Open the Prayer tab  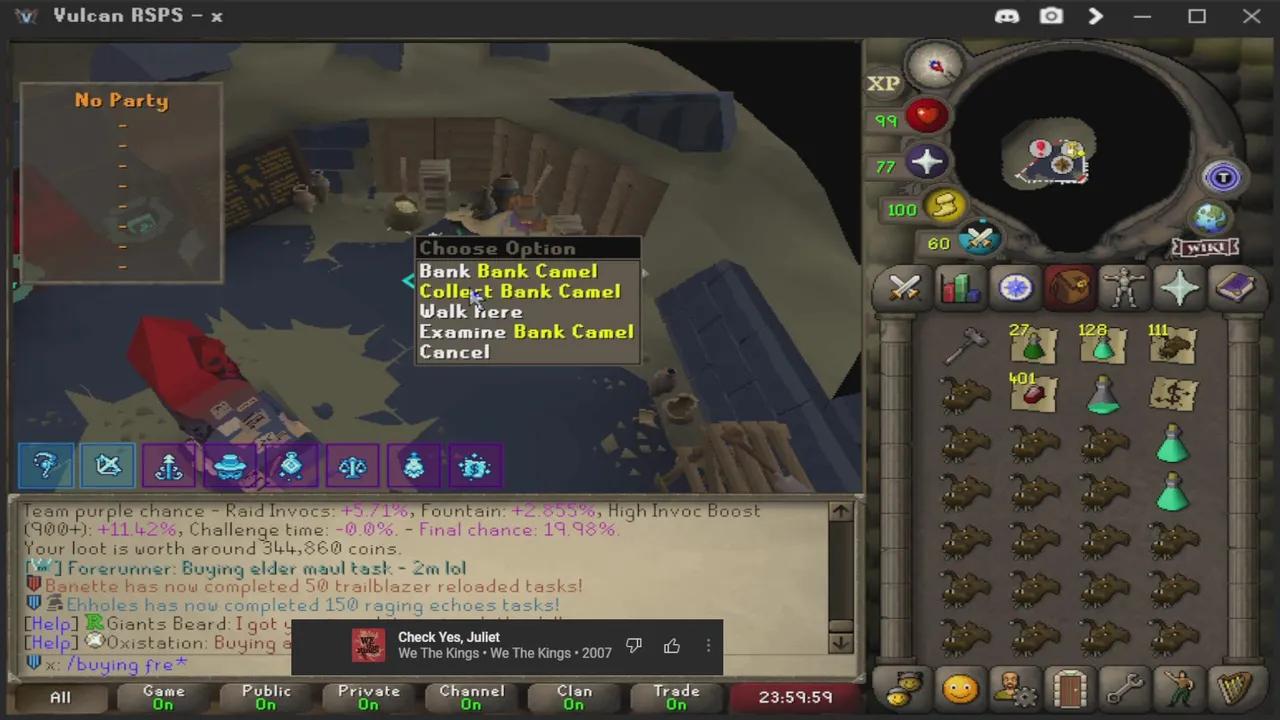tap(1180, 289)
